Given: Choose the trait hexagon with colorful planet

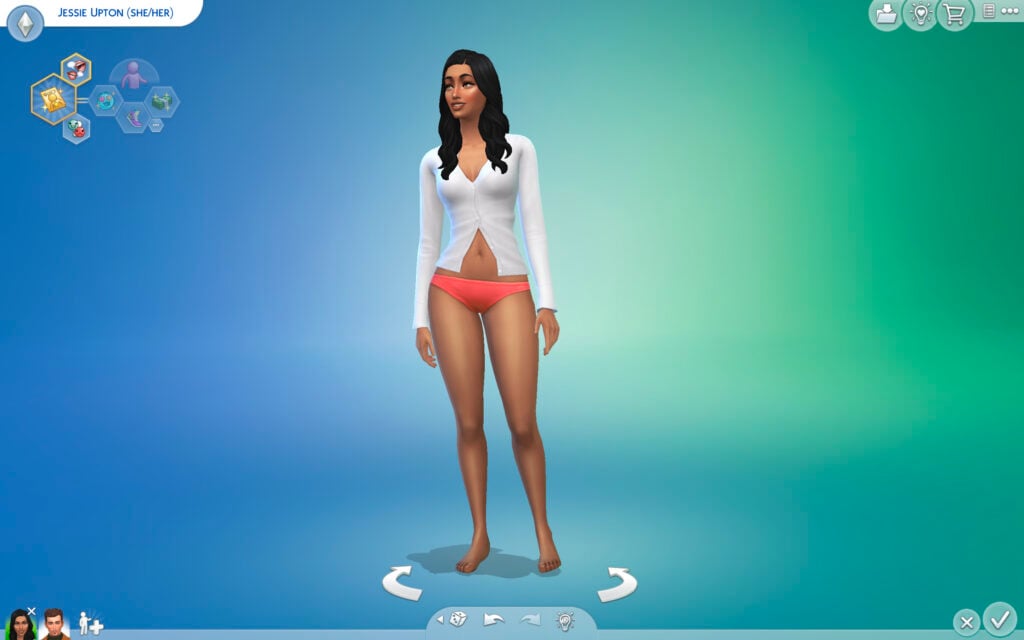Looking at the screenshot, I should coord(105,100).
